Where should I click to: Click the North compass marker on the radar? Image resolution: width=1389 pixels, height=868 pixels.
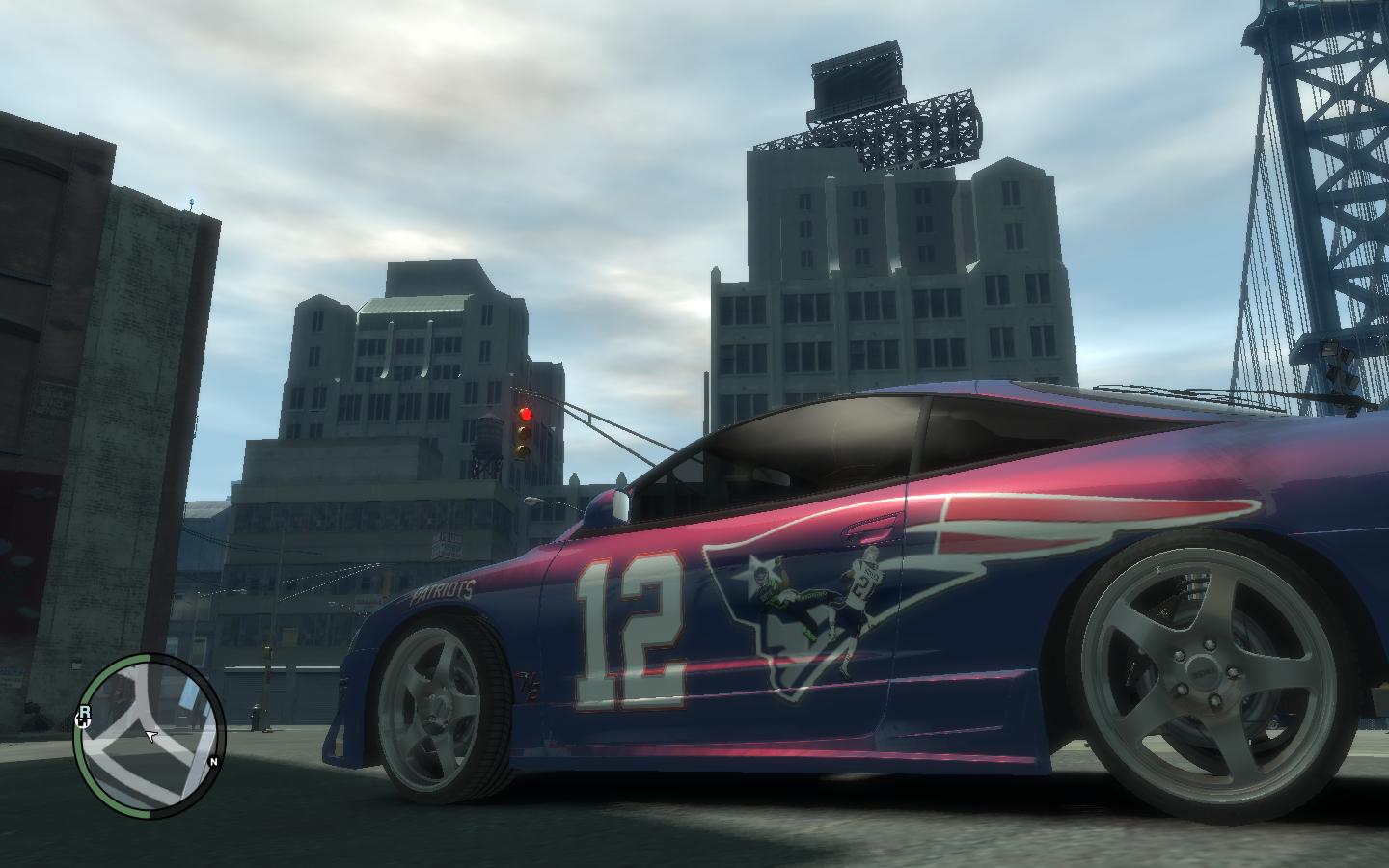pyautogui.click(x=213, y=761)
